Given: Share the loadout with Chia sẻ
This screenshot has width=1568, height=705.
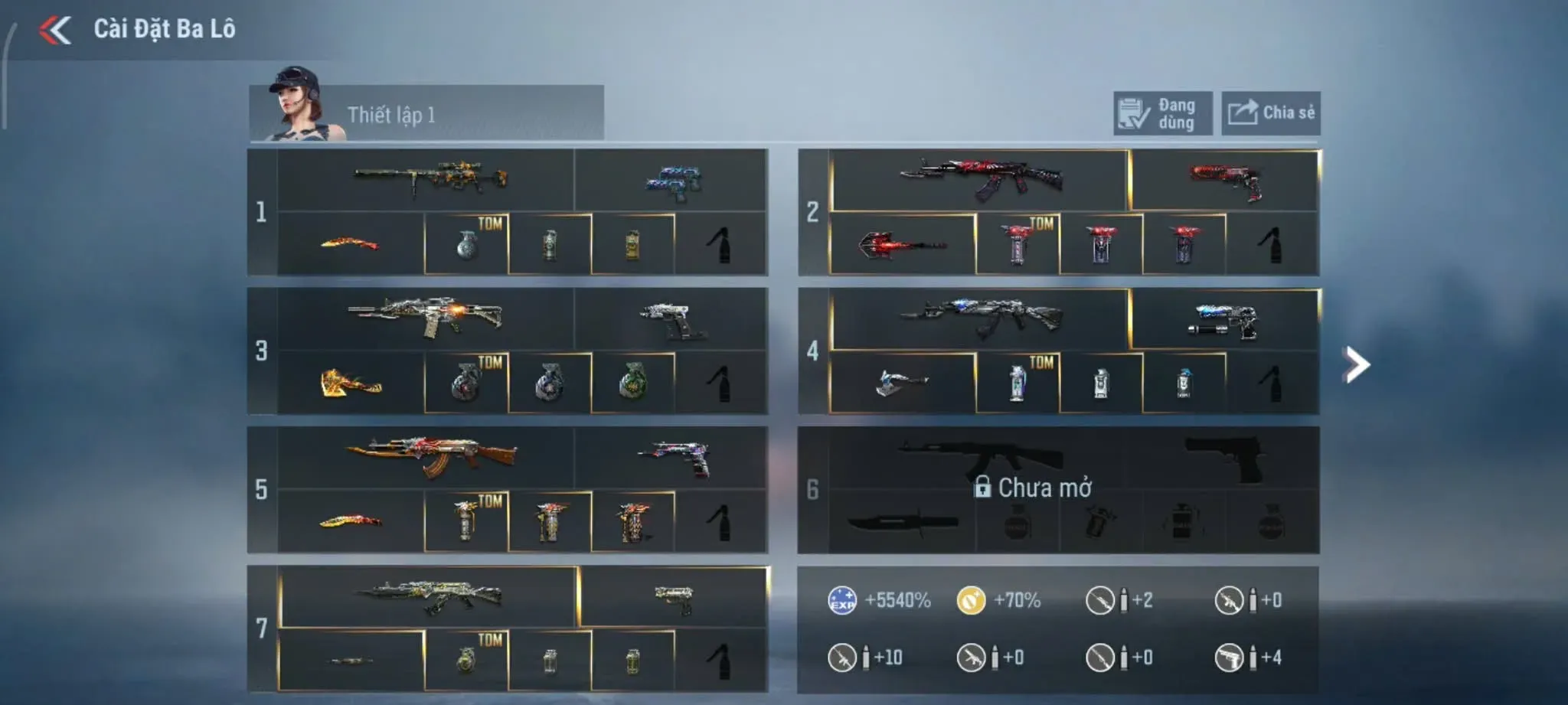Looking at the screenshot, I should tap(1270, 114).
